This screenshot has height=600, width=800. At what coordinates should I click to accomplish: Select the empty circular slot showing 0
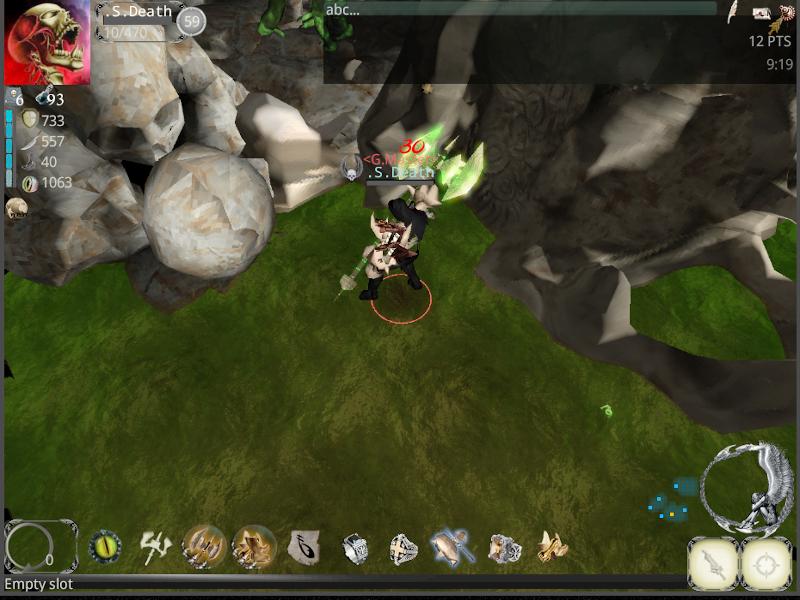click(40, 546)
